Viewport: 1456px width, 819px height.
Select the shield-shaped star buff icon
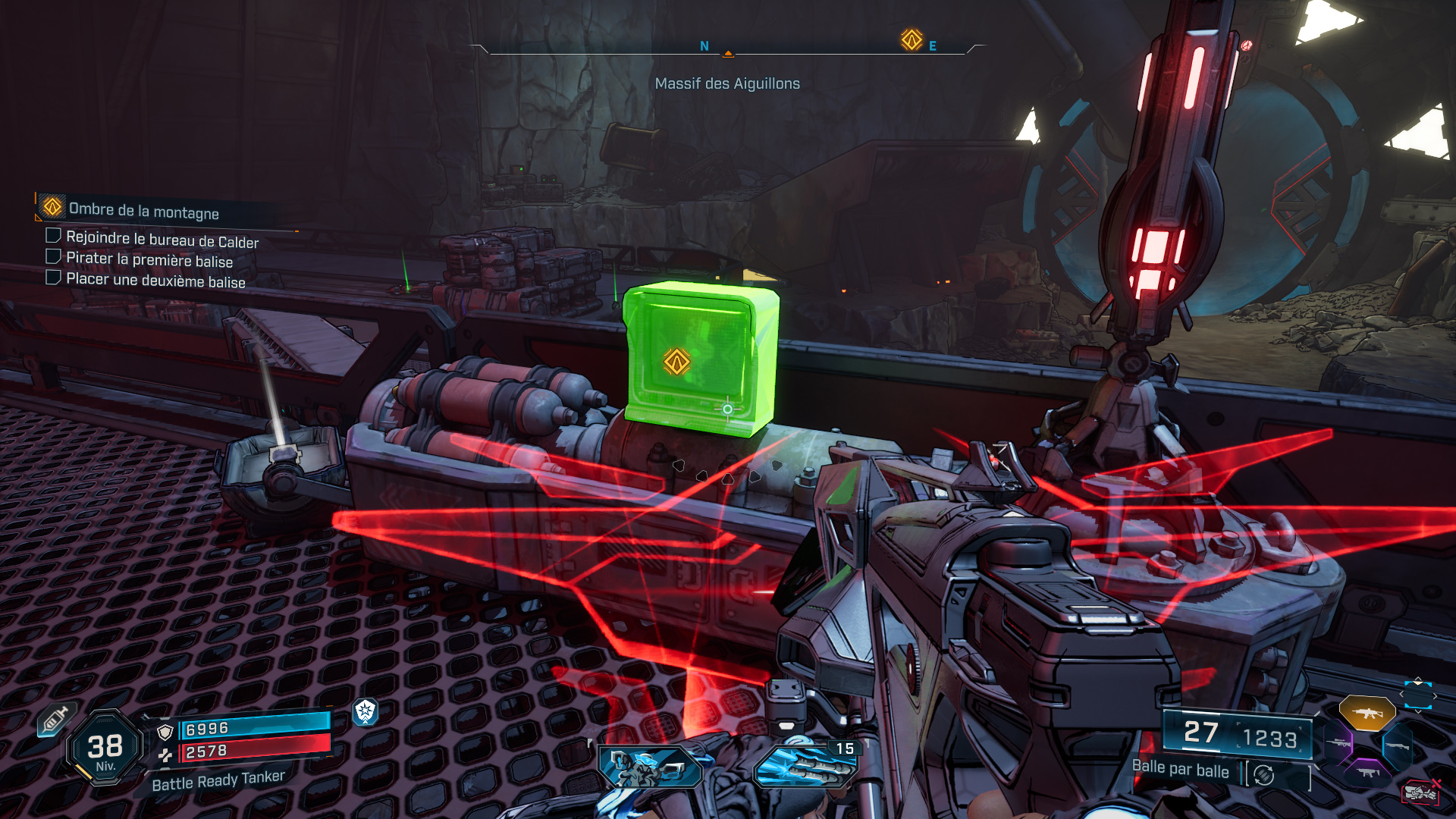[366, 711]
